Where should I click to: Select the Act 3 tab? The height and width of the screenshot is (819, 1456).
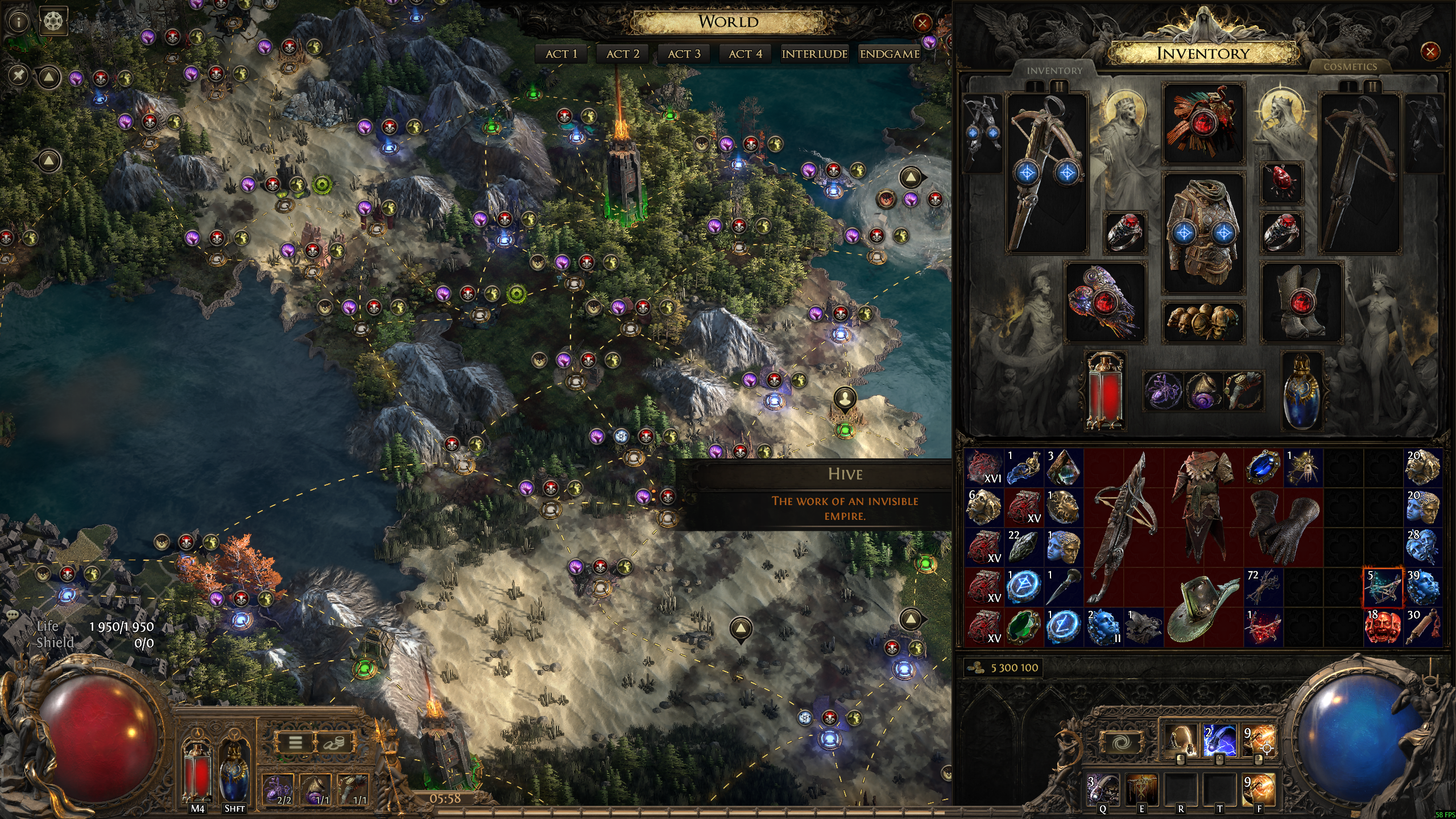684,54
